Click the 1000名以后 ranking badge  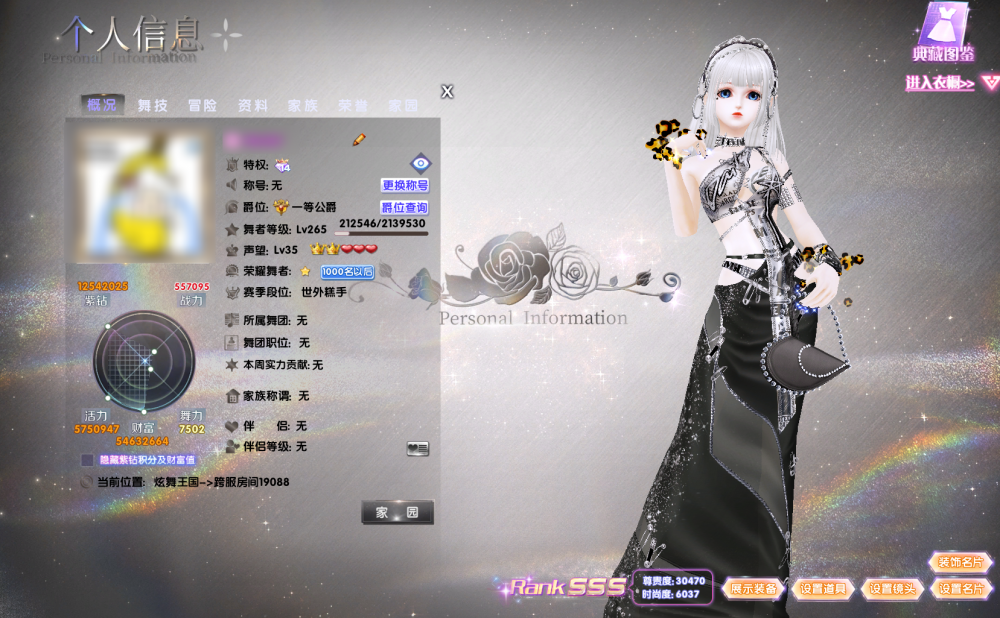pos(347,271)
